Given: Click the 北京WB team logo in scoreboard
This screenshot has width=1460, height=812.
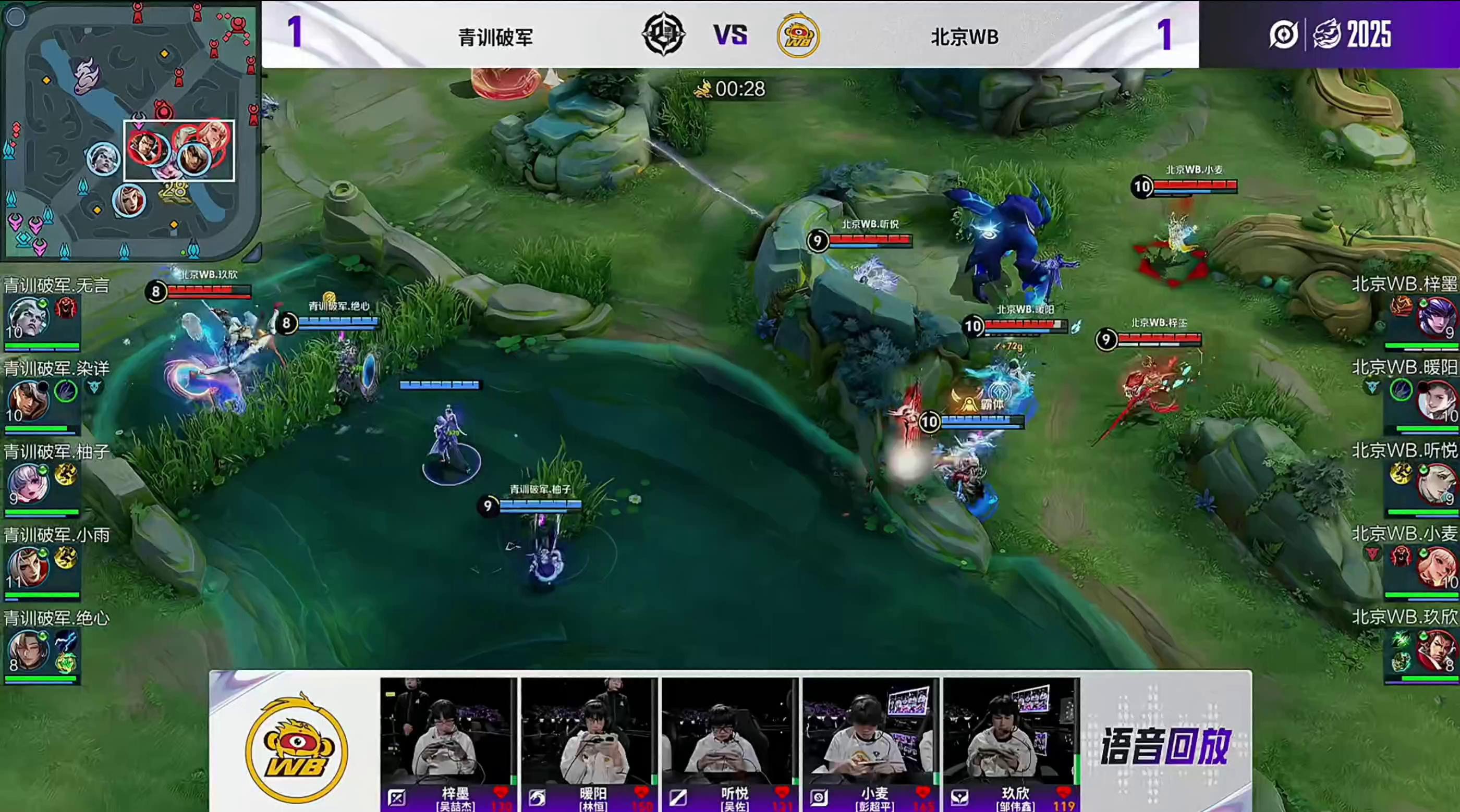Looking at the screenshot, I should tap(798, 36).
